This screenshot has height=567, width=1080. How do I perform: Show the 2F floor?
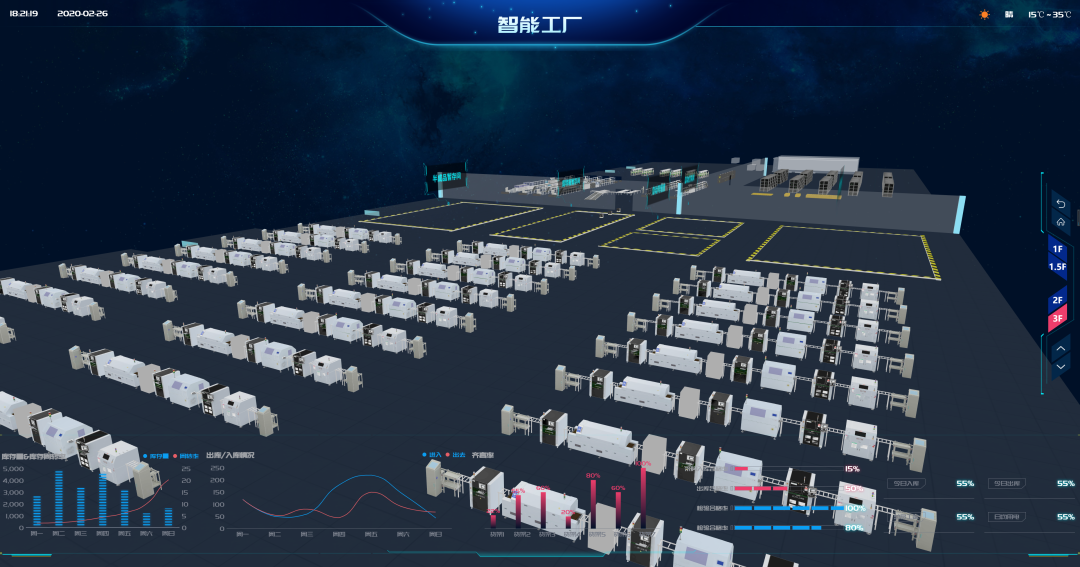pyautogui.click(x=1057, y=300)
